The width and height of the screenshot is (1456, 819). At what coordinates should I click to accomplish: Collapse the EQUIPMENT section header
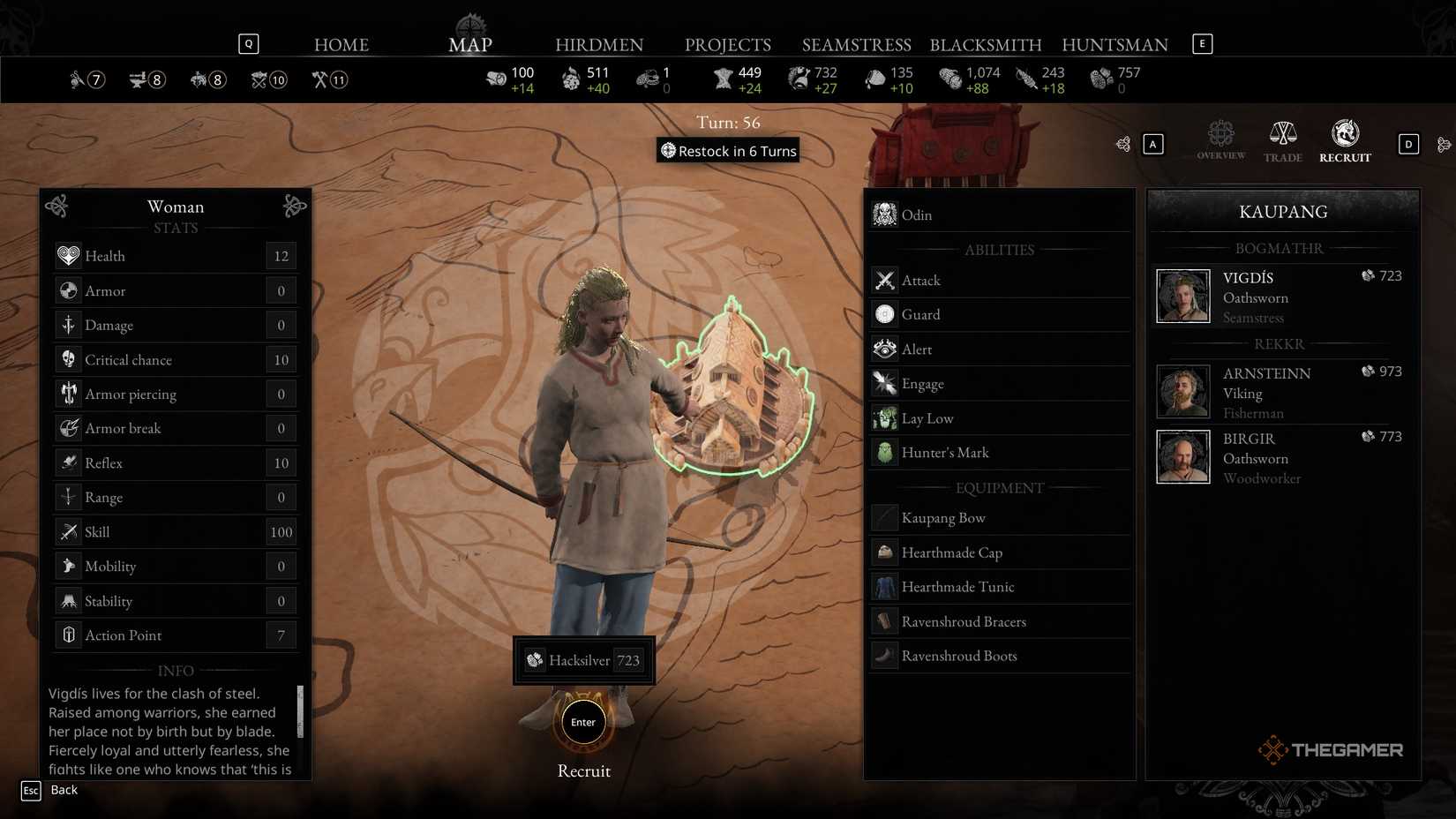coord(998,487)
